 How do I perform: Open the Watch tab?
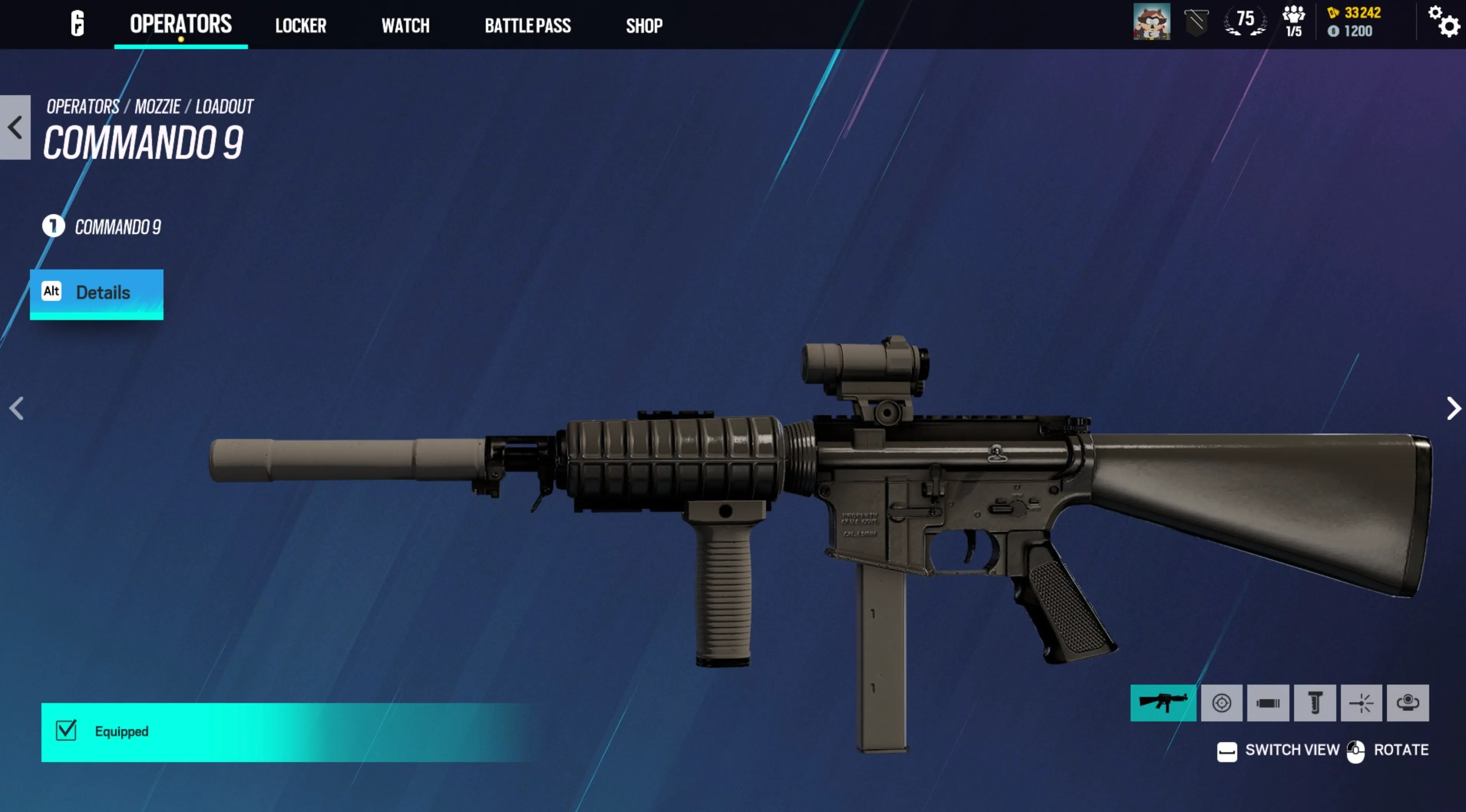click(x=405, y=26)
